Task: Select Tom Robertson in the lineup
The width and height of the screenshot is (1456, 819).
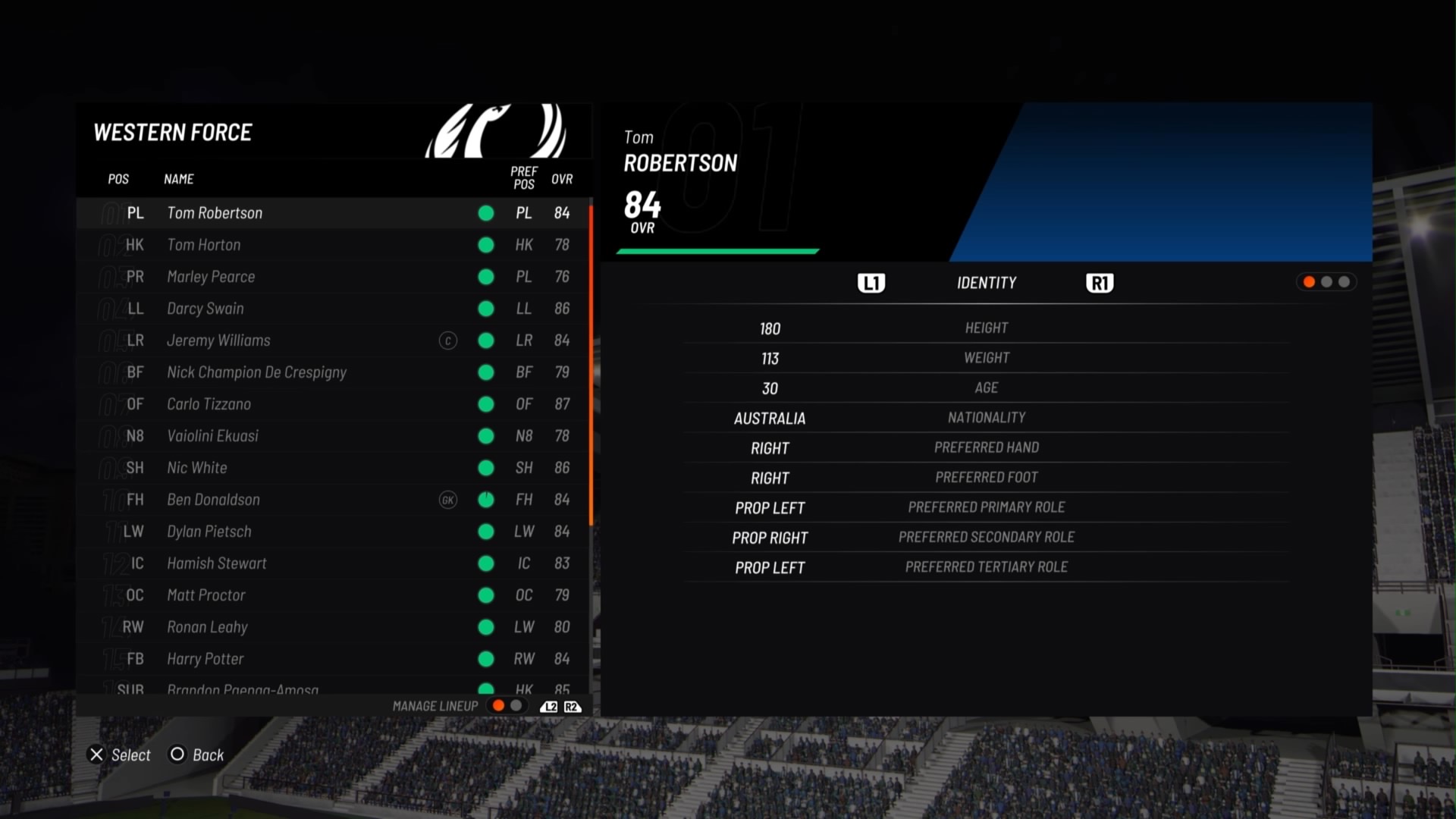Action: coord(215,213)
